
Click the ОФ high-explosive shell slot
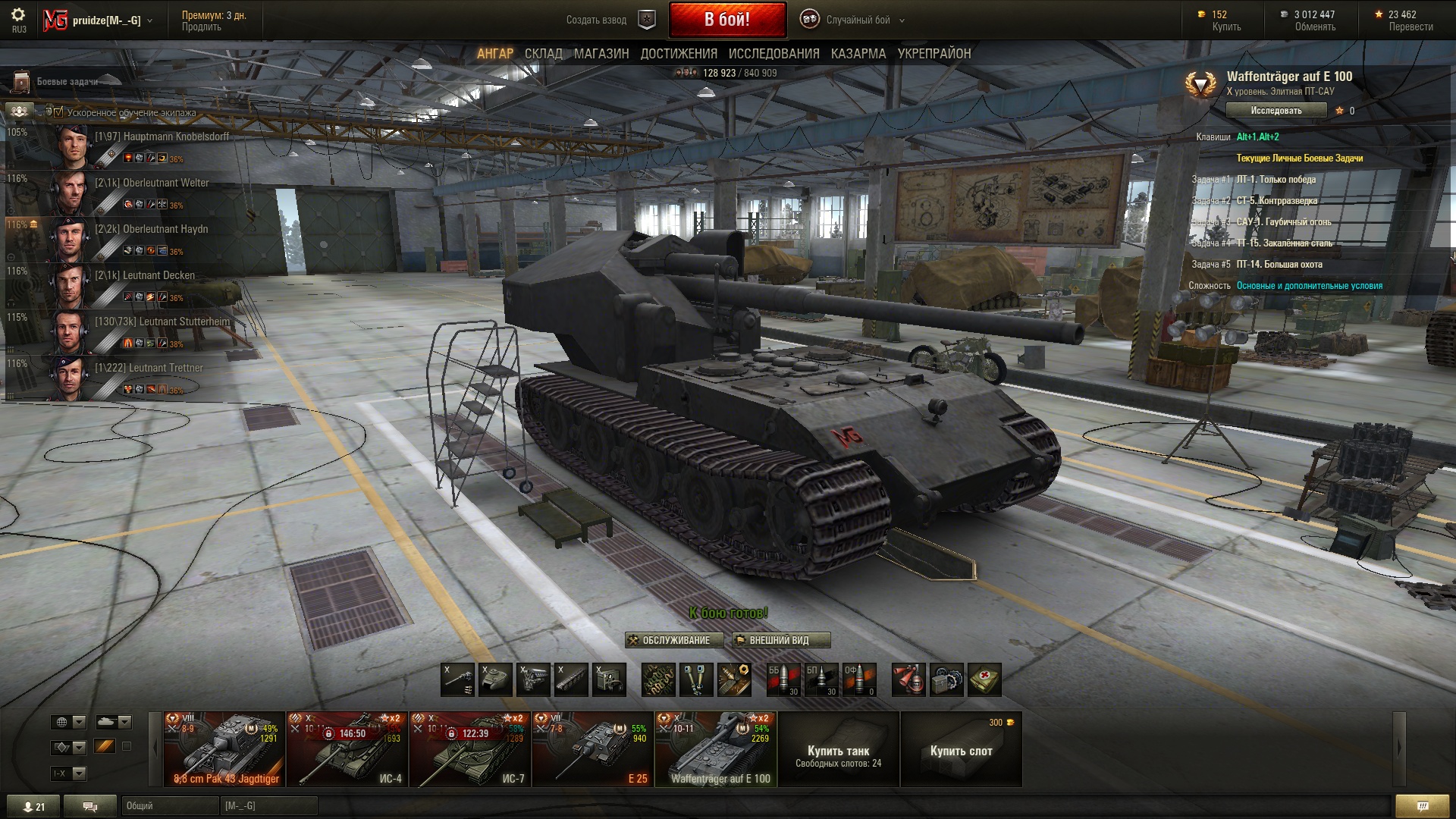click(x=859, y=679)
